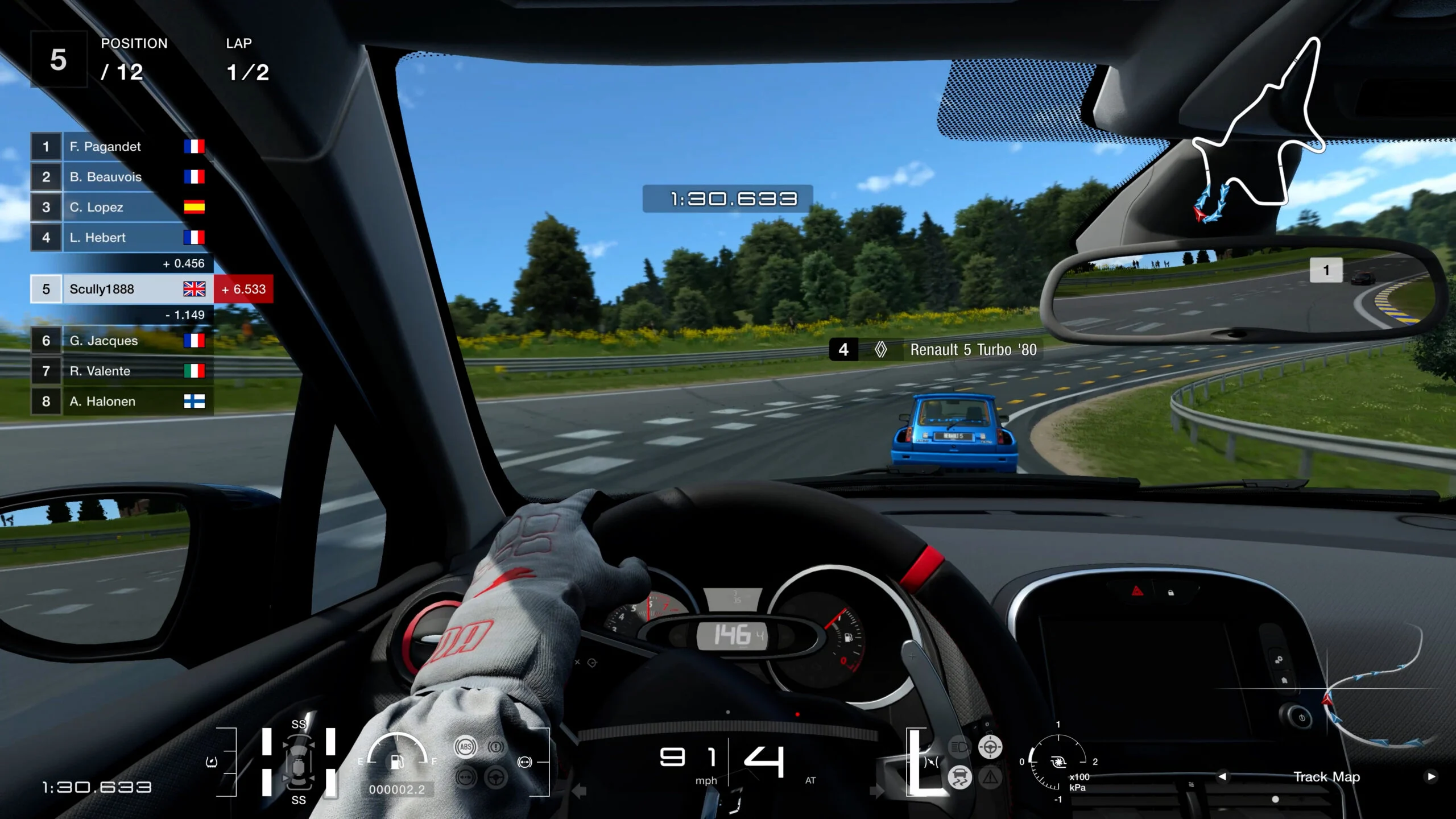Click the traction control skidding-car icon

click(959, 776)
